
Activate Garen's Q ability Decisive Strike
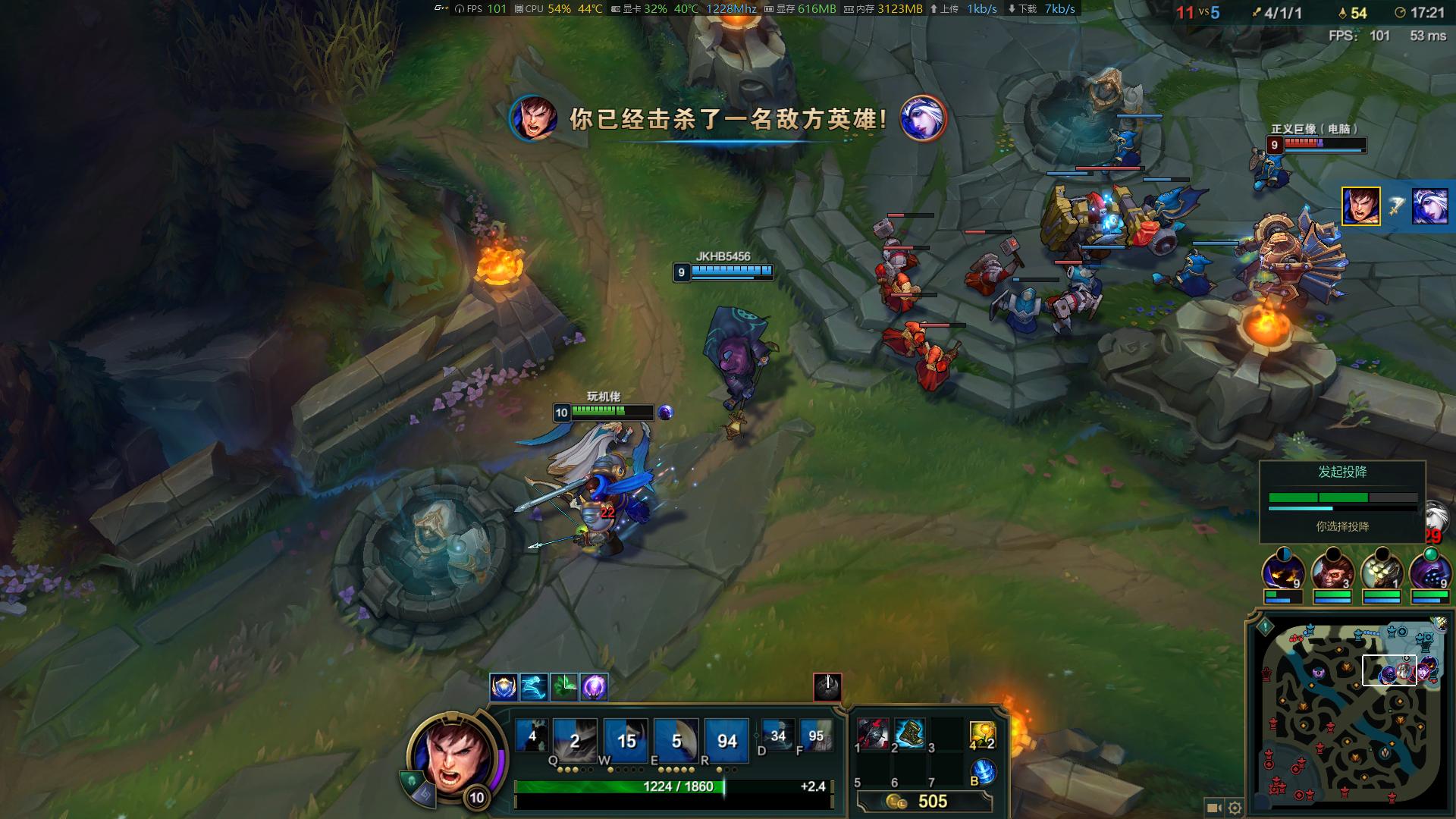575,739
